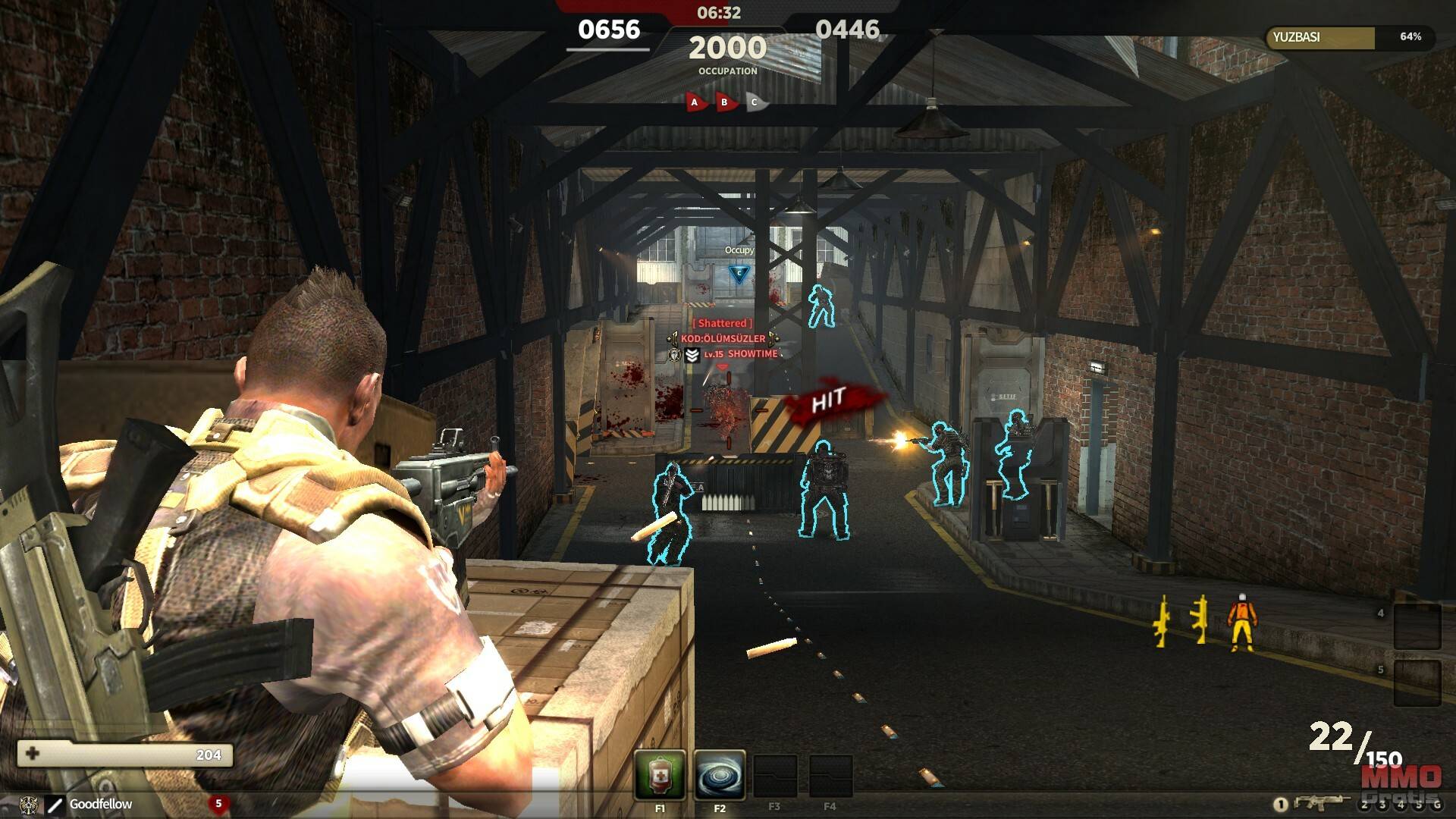
Task: Click the YUZBASI rank progress bar
Action: (x=1348, y=37)
